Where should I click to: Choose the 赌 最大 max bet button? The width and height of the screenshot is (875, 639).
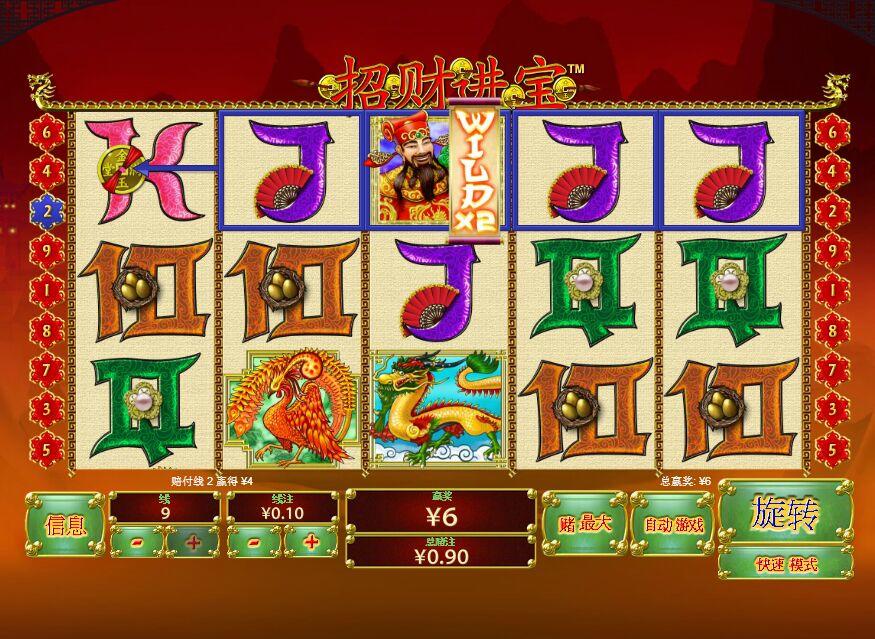tap(584, 523)
